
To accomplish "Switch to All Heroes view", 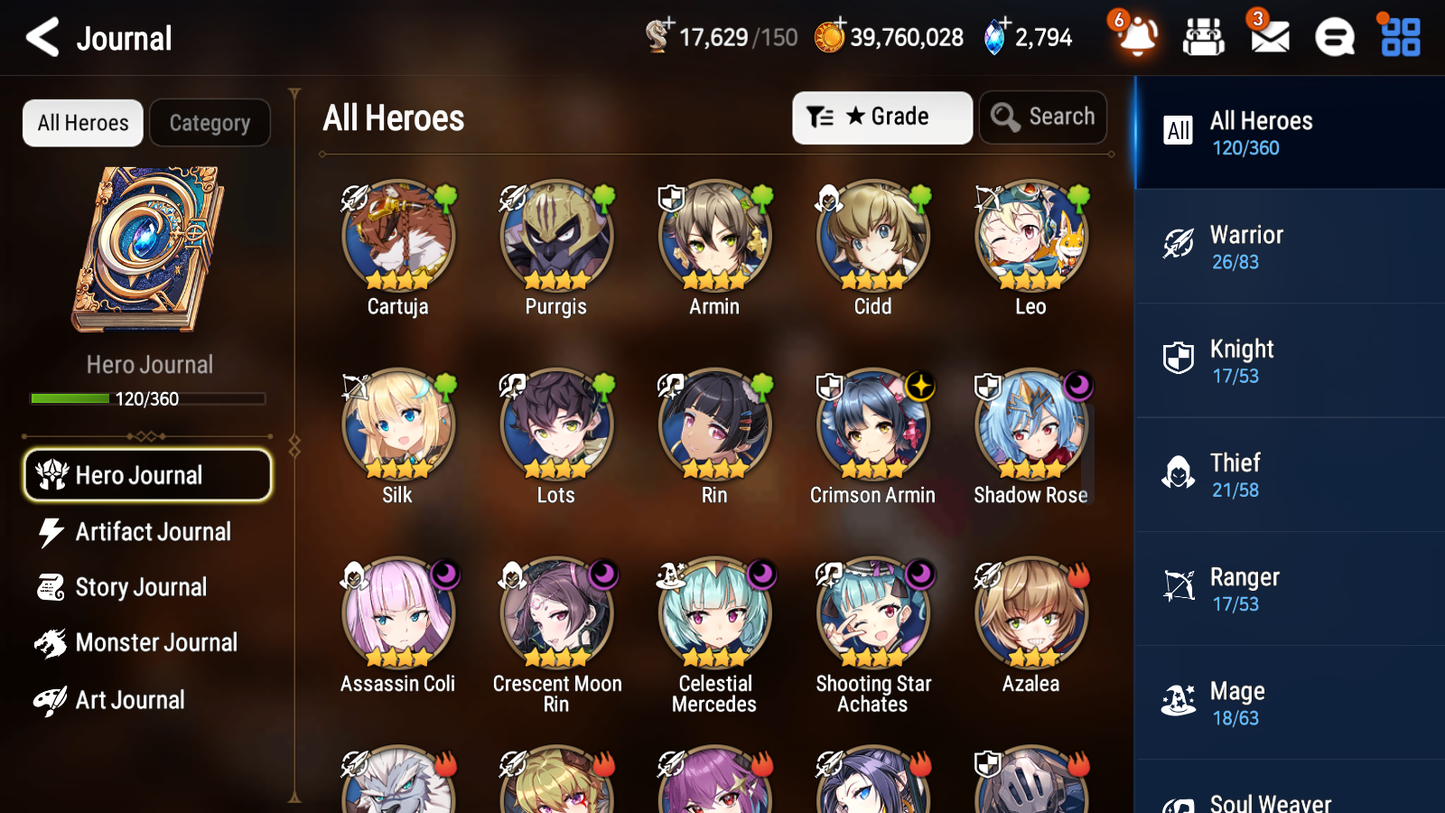I will (x=82, y=122).
